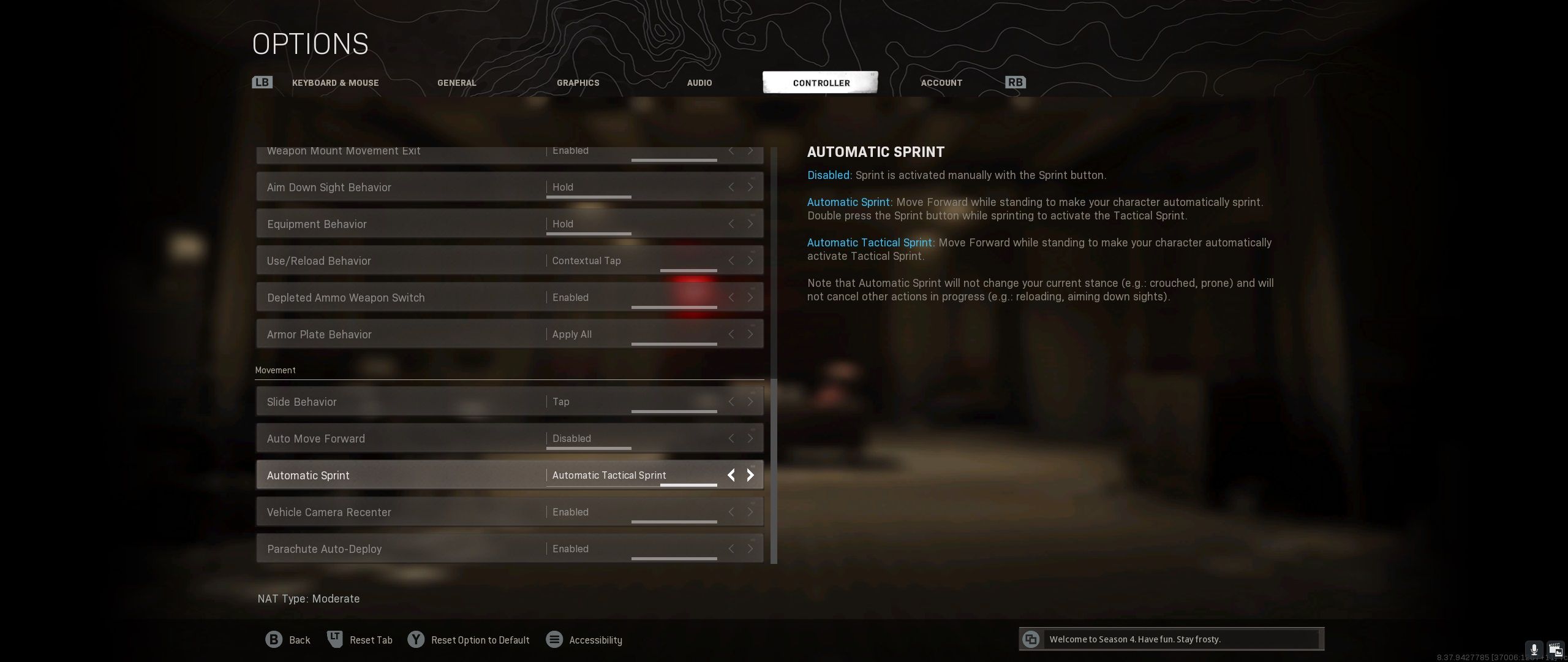Click the RB bumper icon near tabs
Viewport: 1568px width, 662px height.
coord(1015,81)
